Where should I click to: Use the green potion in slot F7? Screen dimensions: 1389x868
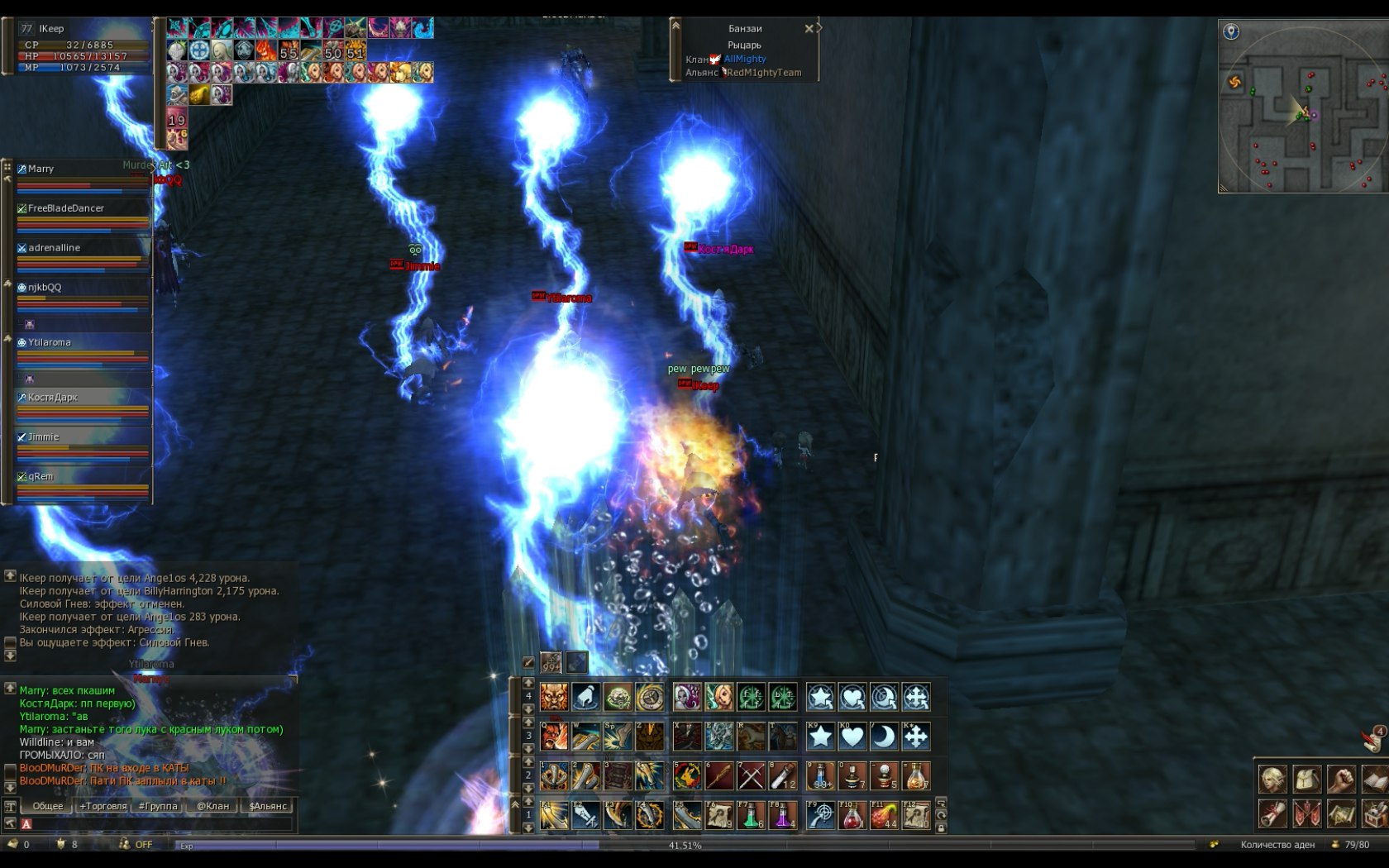coord(751,816)
